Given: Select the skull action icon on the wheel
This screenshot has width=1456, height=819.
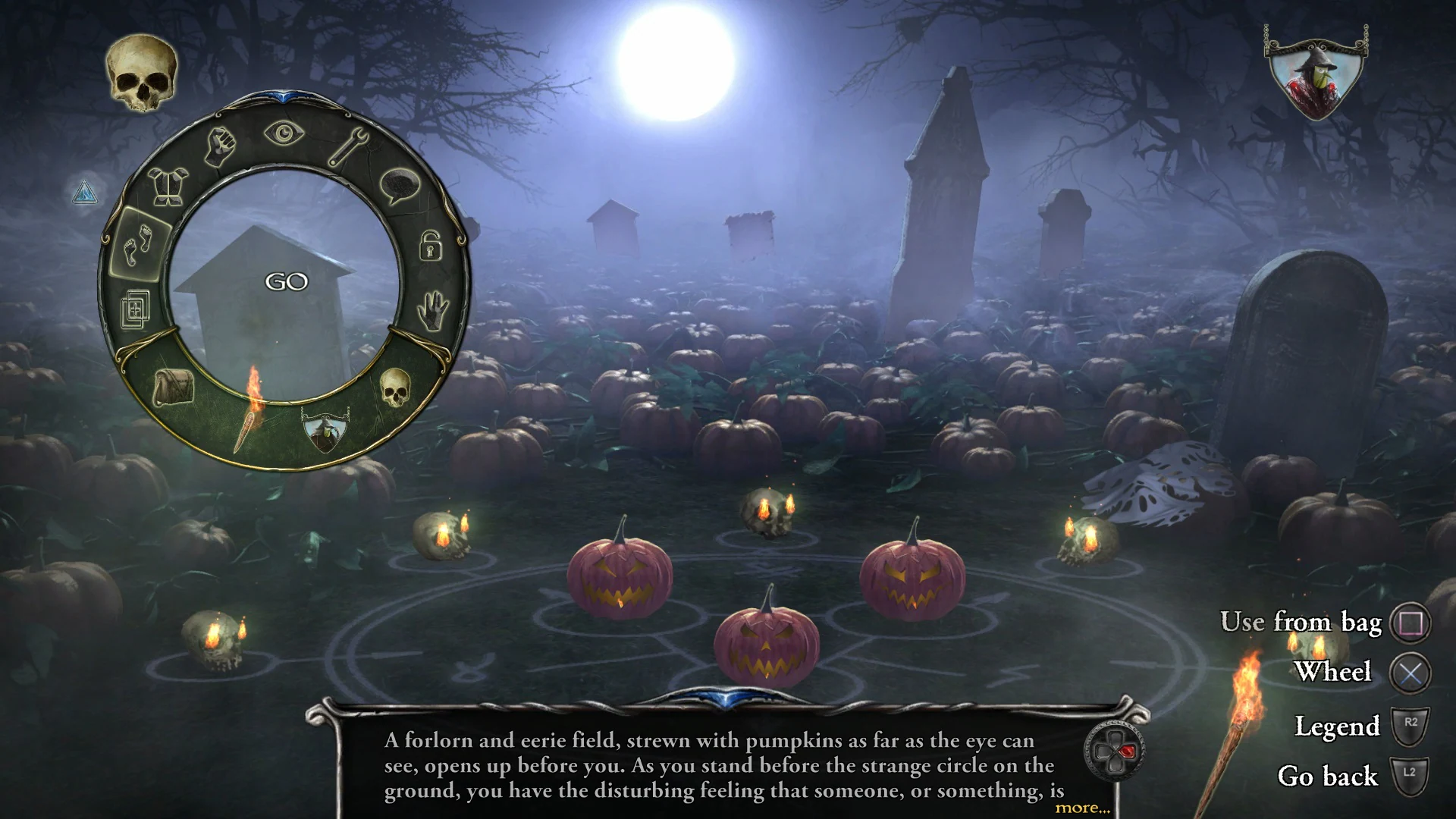Looking at the screenshot, I should click(396, 389).
